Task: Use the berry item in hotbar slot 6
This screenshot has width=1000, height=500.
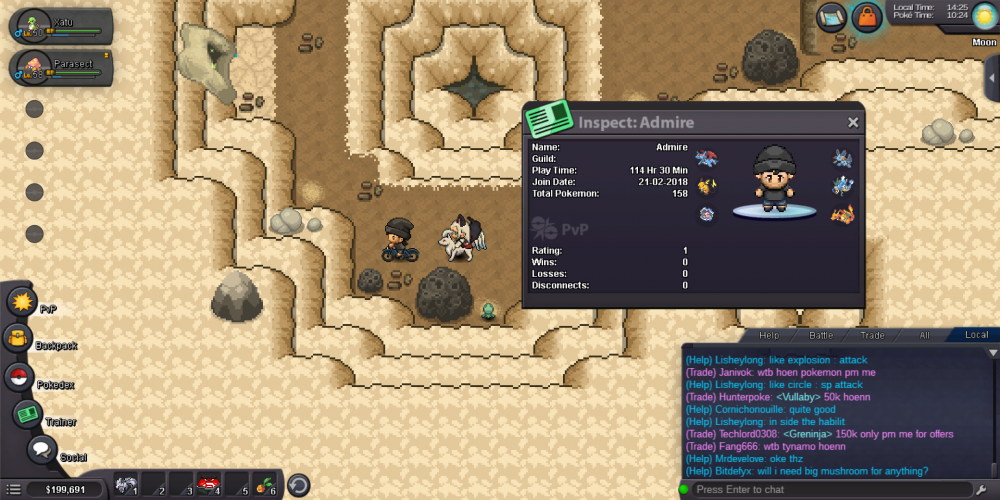Action: point(265,485)
